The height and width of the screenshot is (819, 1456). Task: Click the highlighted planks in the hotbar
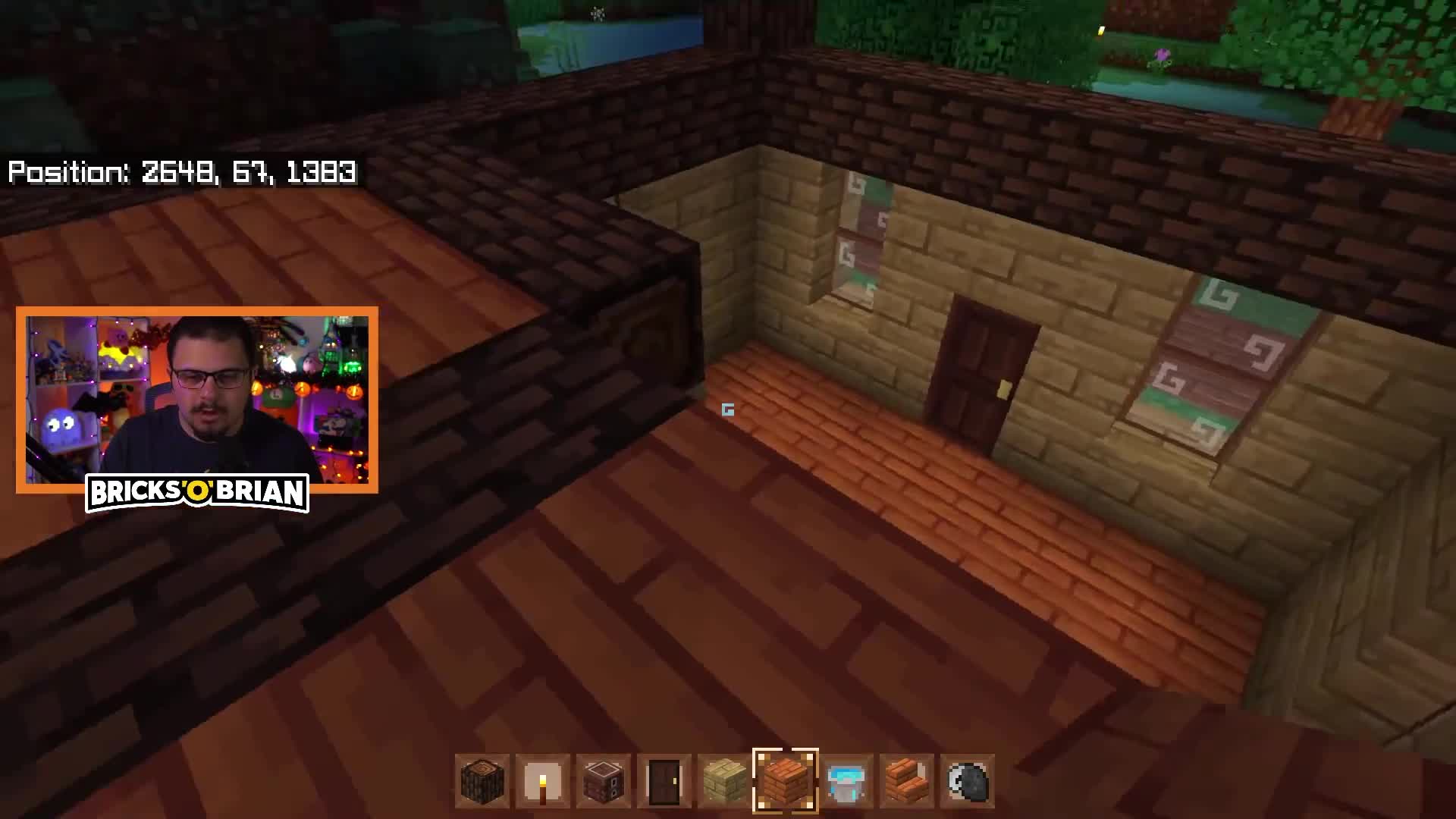tap(786, 781)
